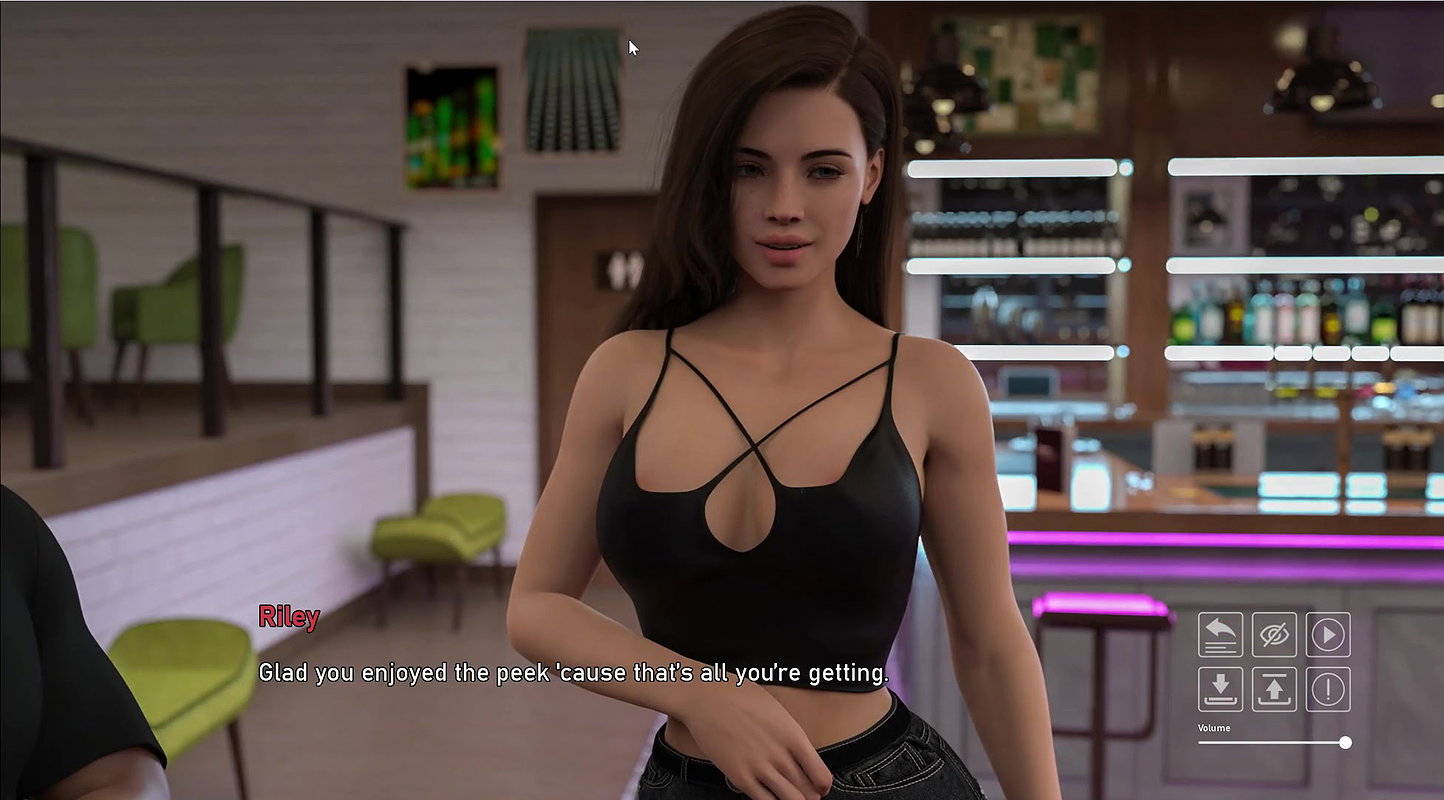Click the rollback arrow button

point(1220,634)
